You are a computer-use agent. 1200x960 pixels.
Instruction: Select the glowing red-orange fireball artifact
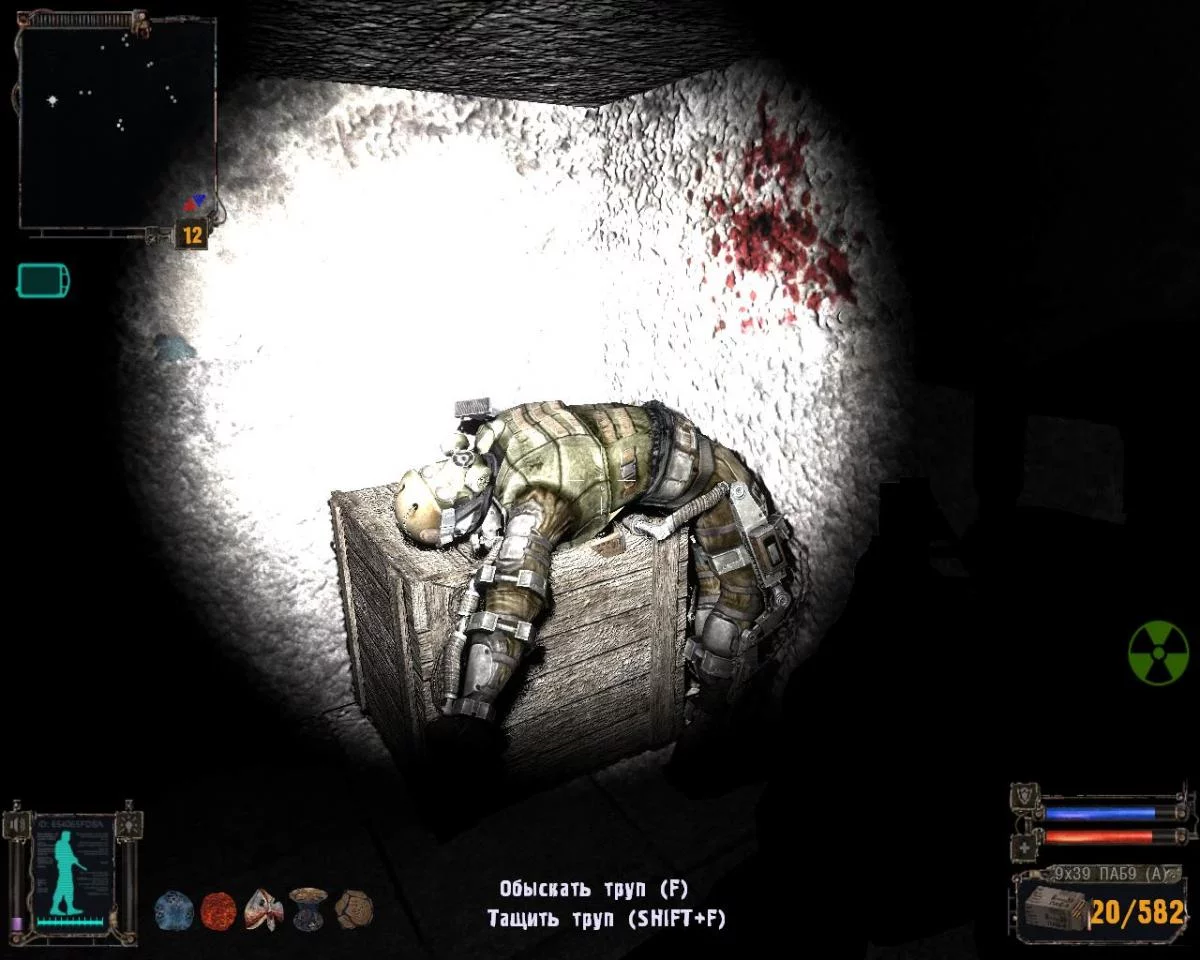(x=218, y=911)
